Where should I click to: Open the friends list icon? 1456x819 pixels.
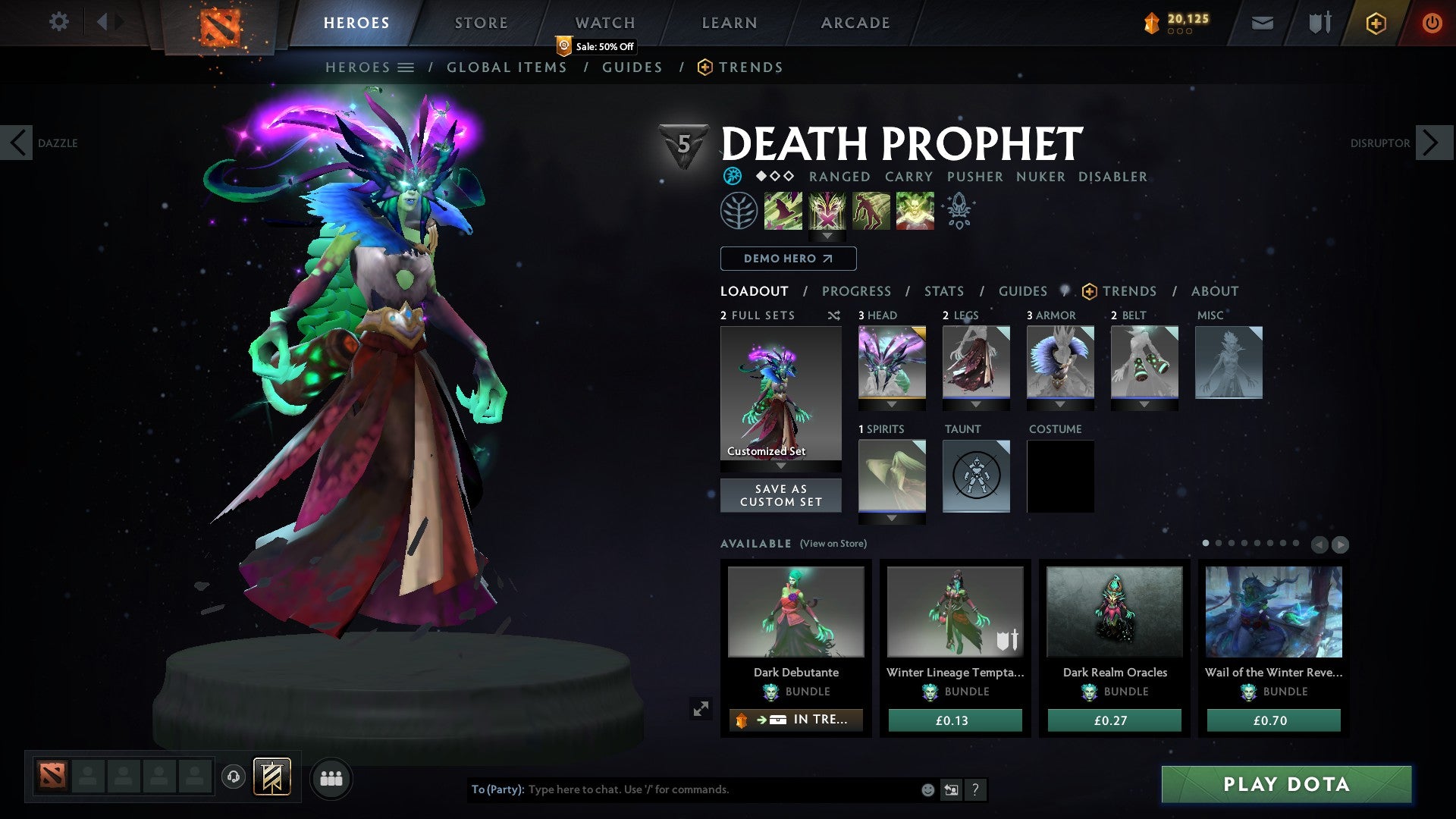(331, 778)
